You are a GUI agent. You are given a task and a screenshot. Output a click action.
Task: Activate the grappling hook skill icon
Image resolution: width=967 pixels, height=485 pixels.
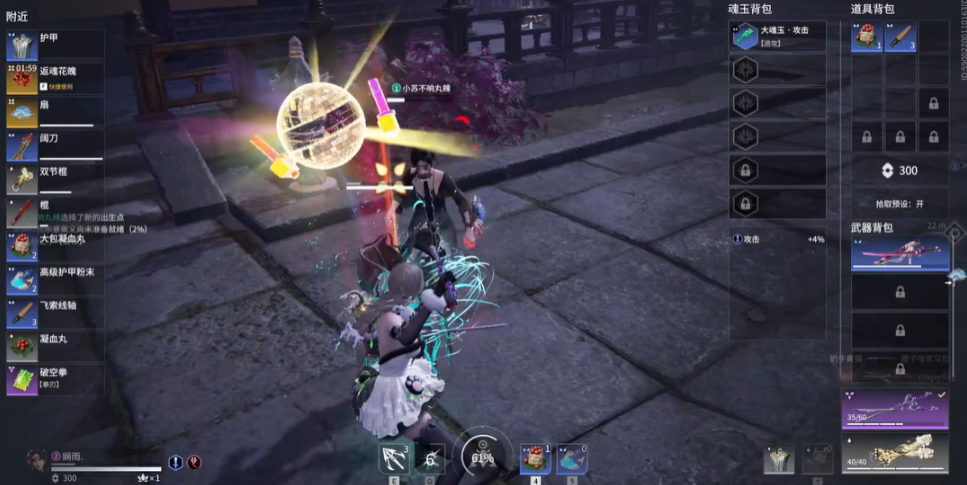(394, 458)
